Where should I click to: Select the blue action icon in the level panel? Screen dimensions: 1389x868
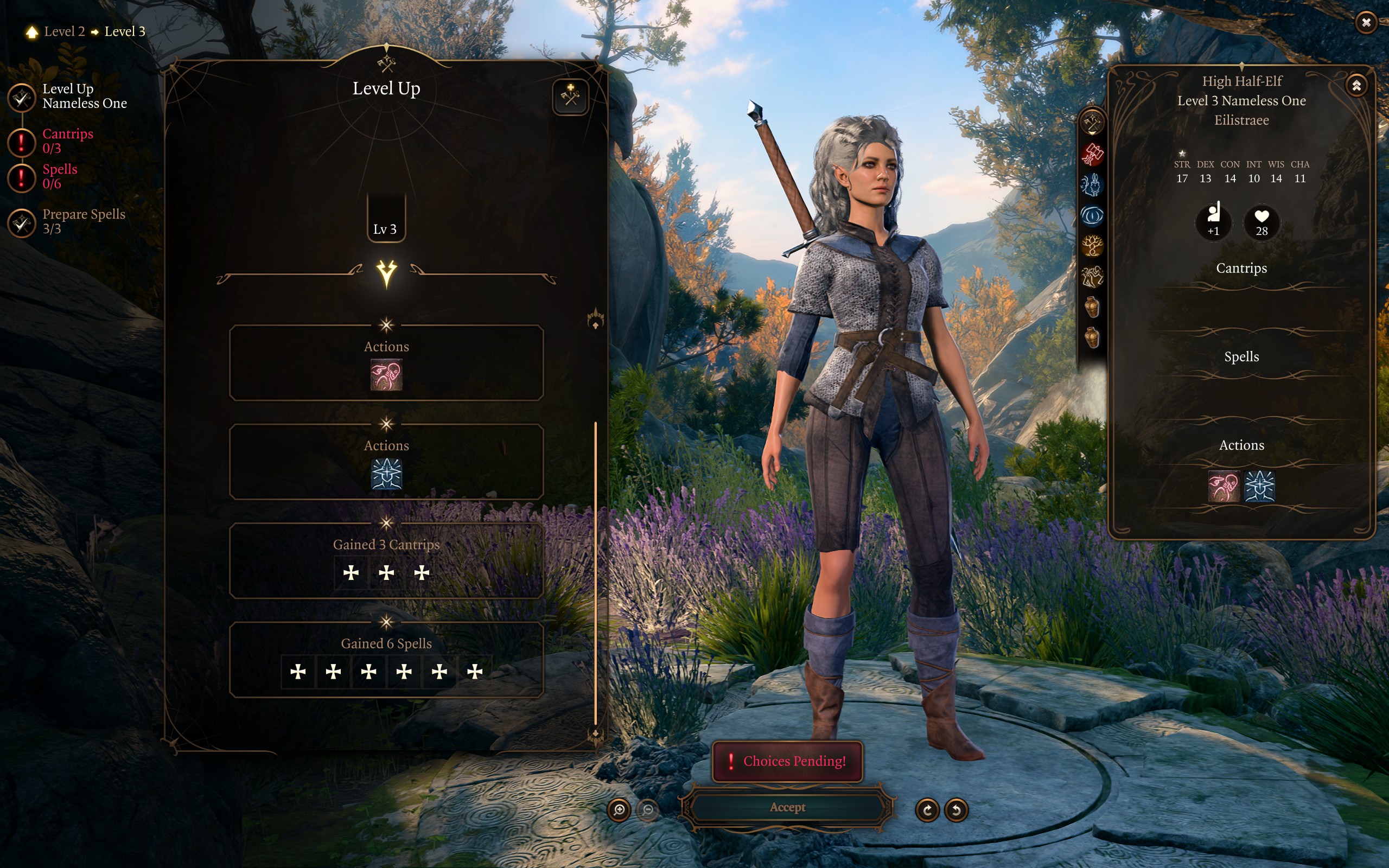[x=386, y=474]
